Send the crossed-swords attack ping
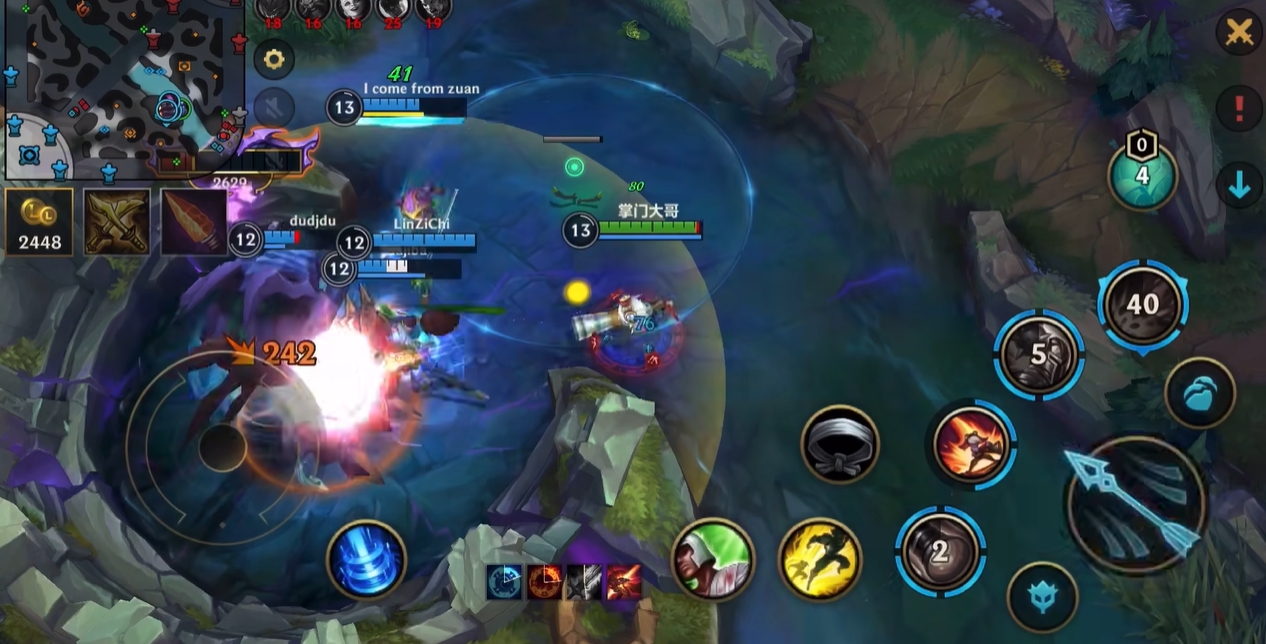Screen dimensions: 1266x644 click(1239, 33)
